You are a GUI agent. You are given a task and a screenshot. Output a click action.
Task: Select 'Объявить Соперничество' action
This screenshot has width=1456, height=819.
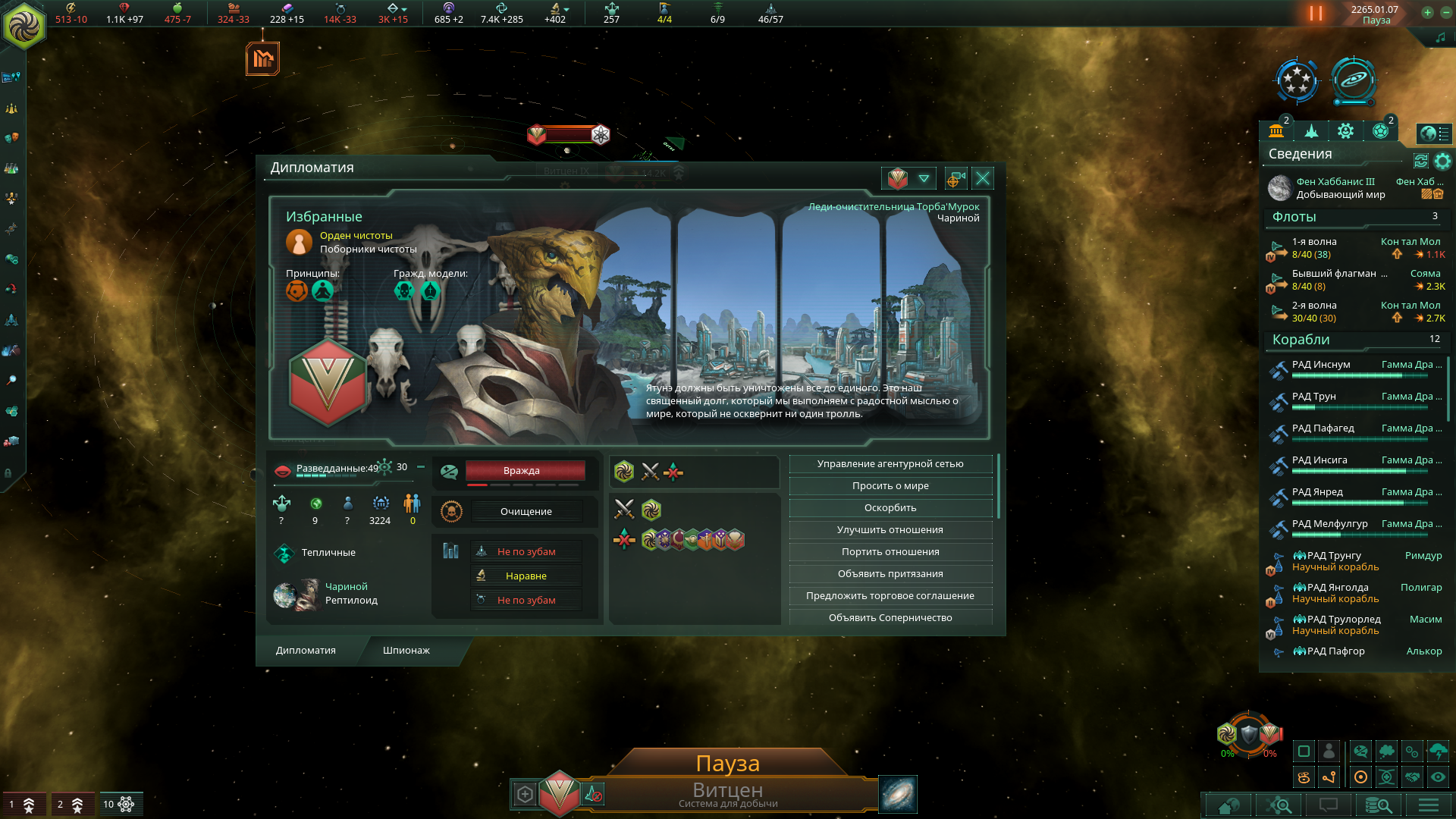tap(890, 617)
